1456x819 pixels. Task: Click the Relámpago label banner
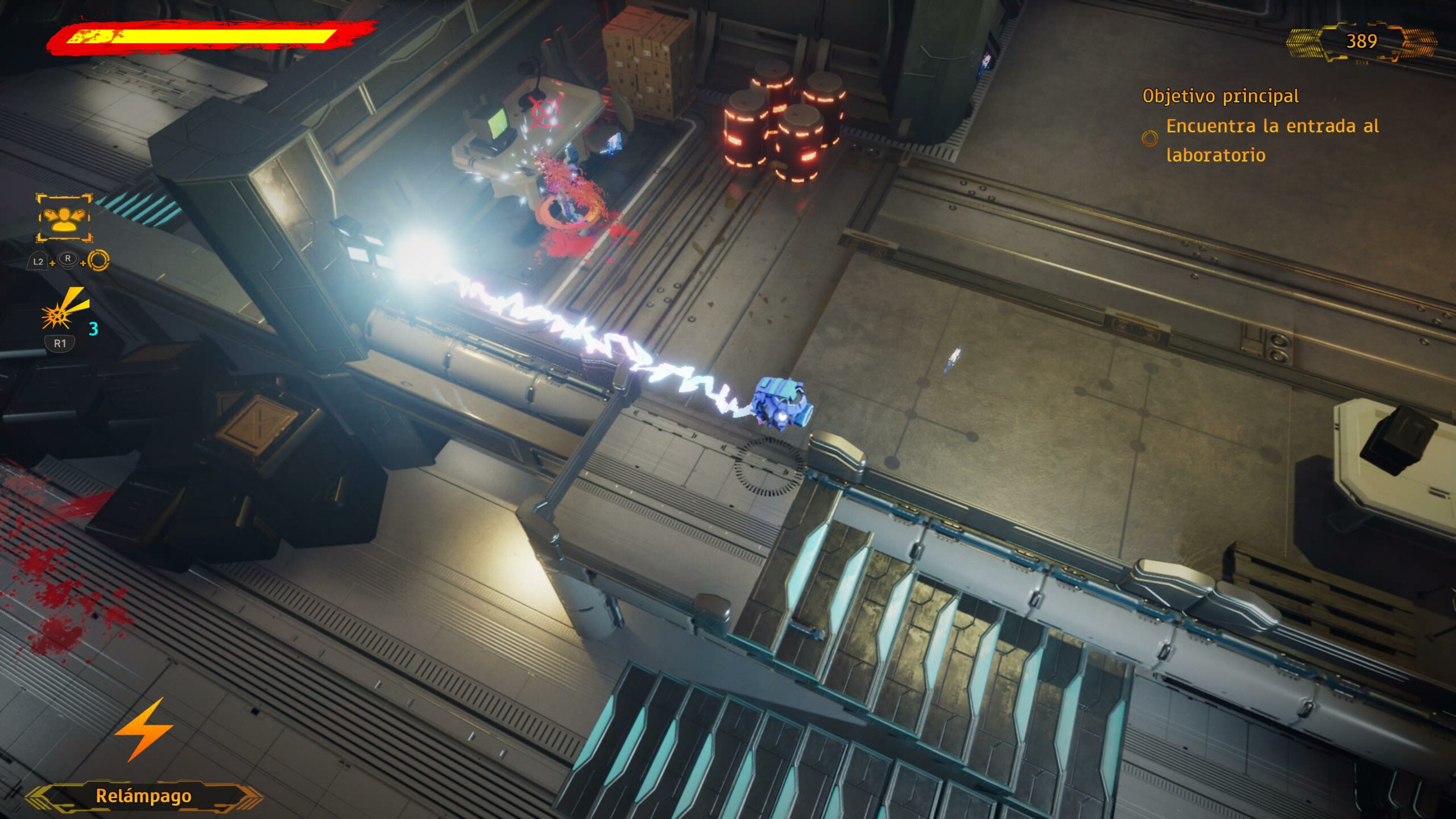(x=143, y=796)
